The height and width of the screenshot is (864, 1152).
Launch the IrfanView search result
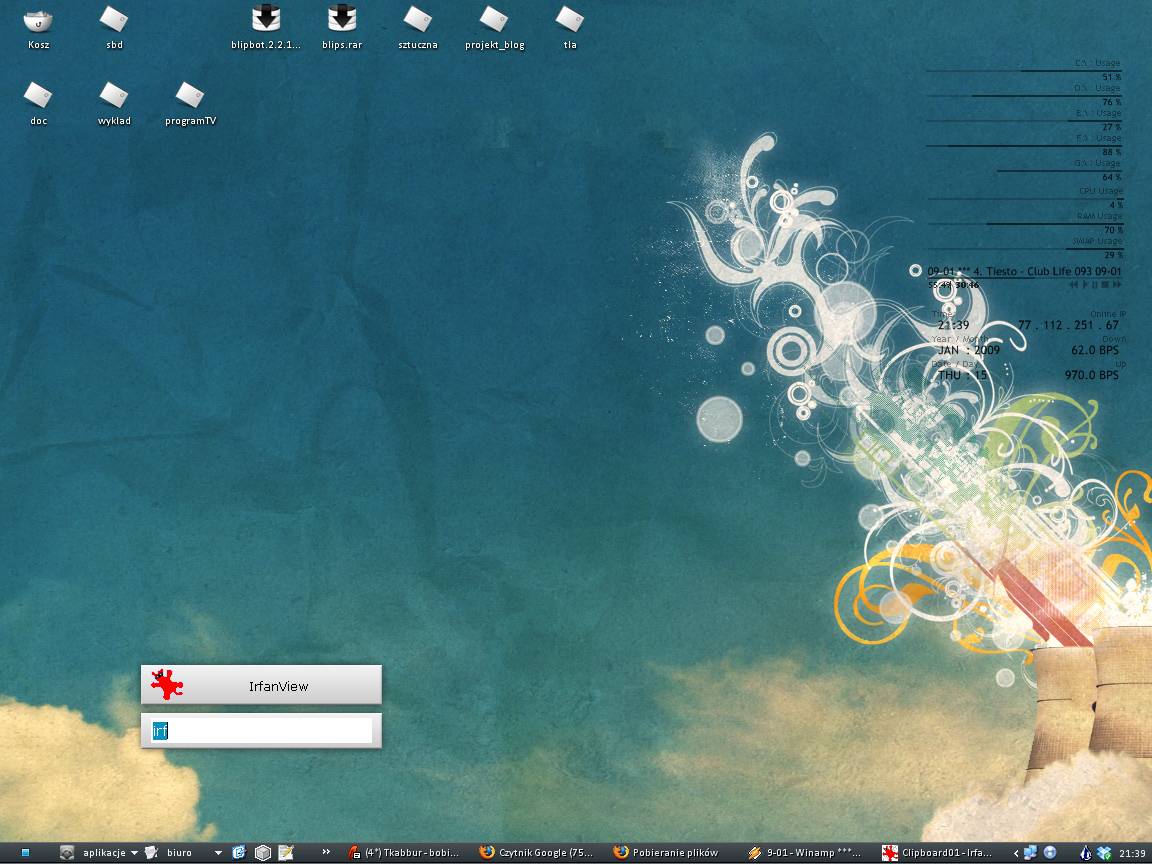click(x=261, y=686)
